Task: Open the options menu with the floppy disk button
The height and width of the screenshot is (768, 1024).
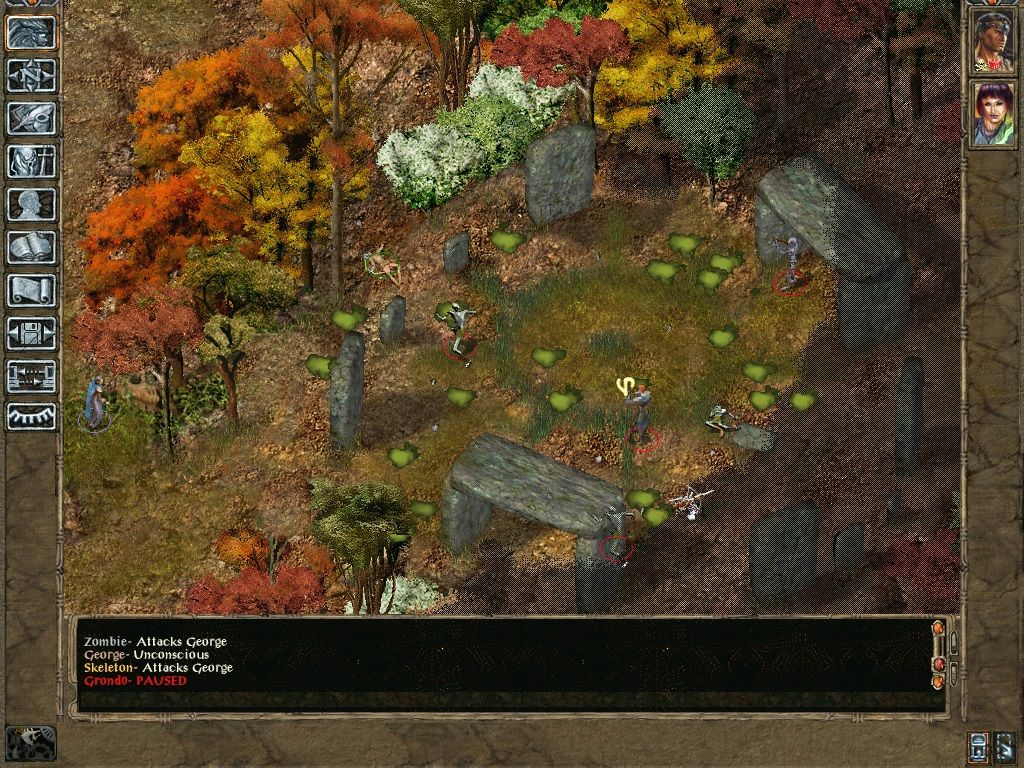Action: pyautogui.click(x=32, y=333)
